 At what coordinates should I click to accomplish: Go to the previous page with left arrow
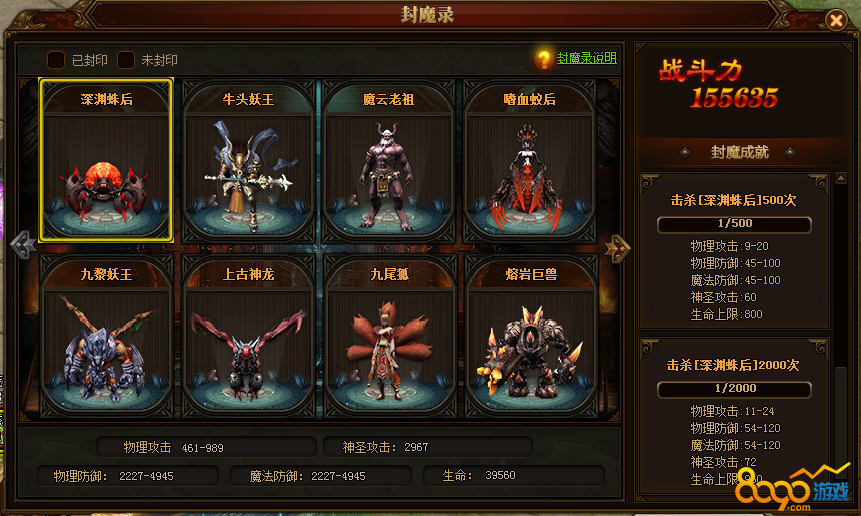click(x=21, y=245)
